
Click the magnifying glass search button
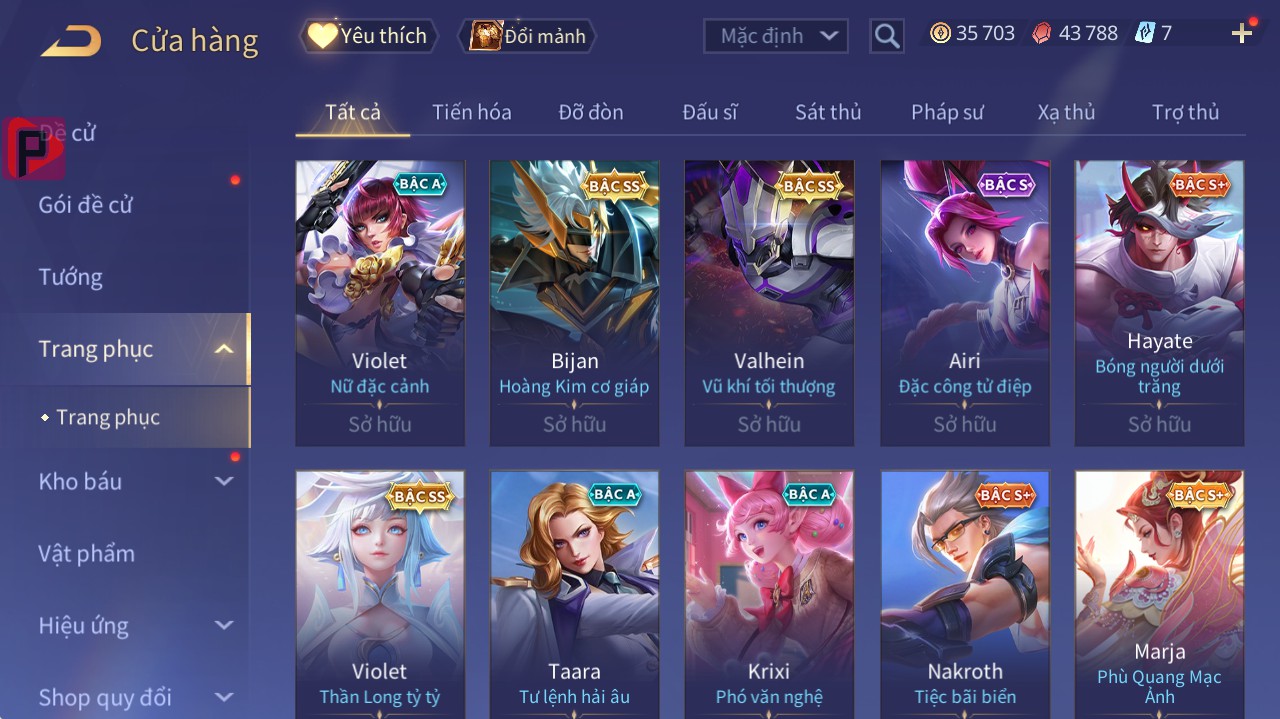click(886, 36)
